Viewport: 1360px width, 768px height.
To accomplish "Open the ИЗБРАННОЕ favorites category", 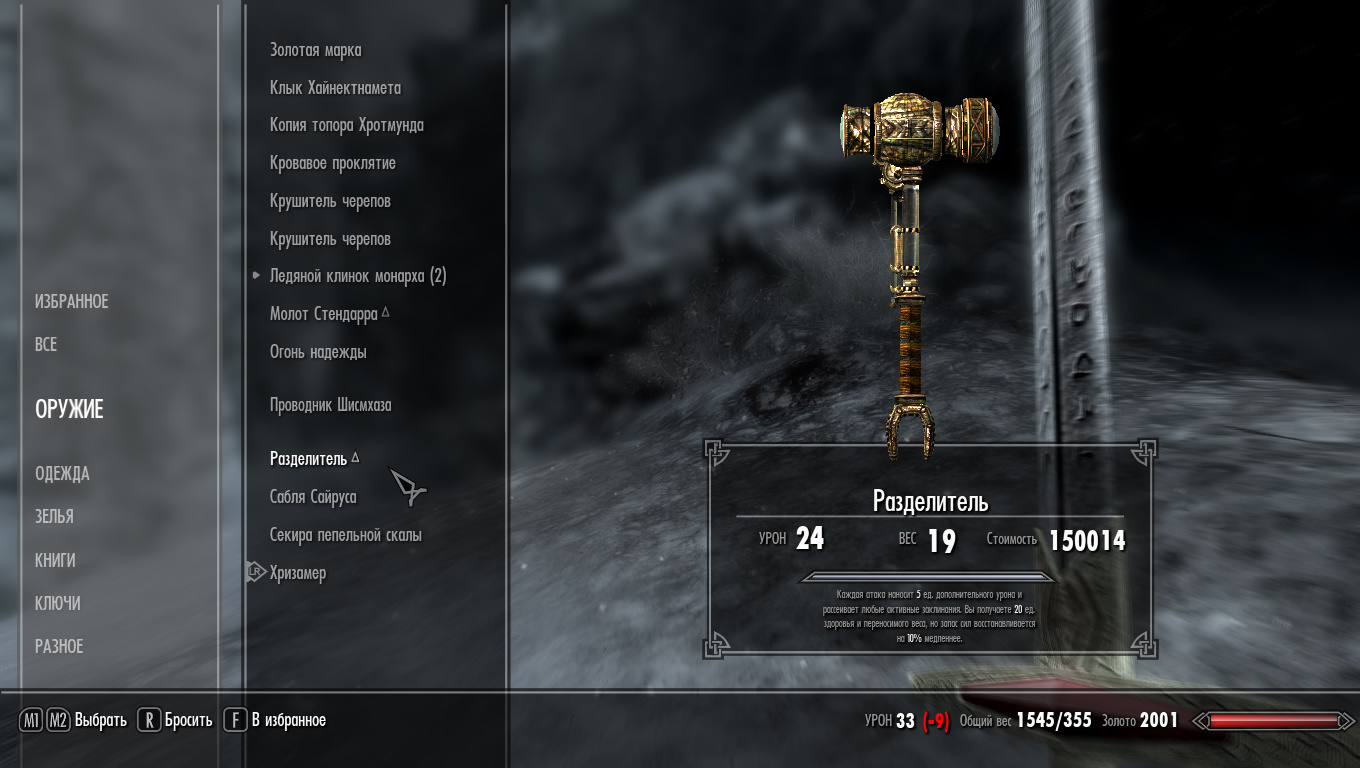I will point(71,301).
